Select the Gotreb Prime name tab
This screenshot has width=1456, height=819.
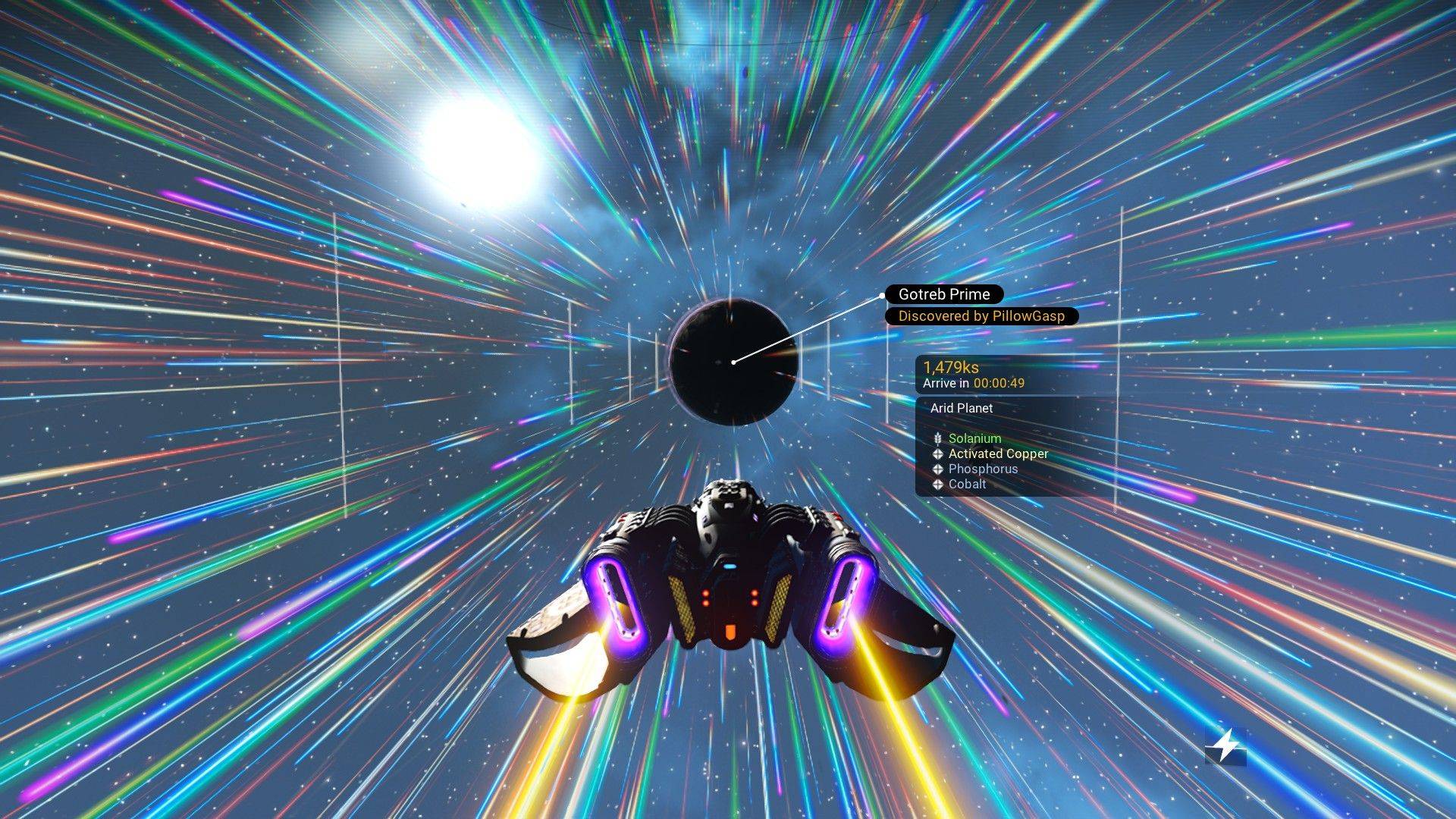943,294
